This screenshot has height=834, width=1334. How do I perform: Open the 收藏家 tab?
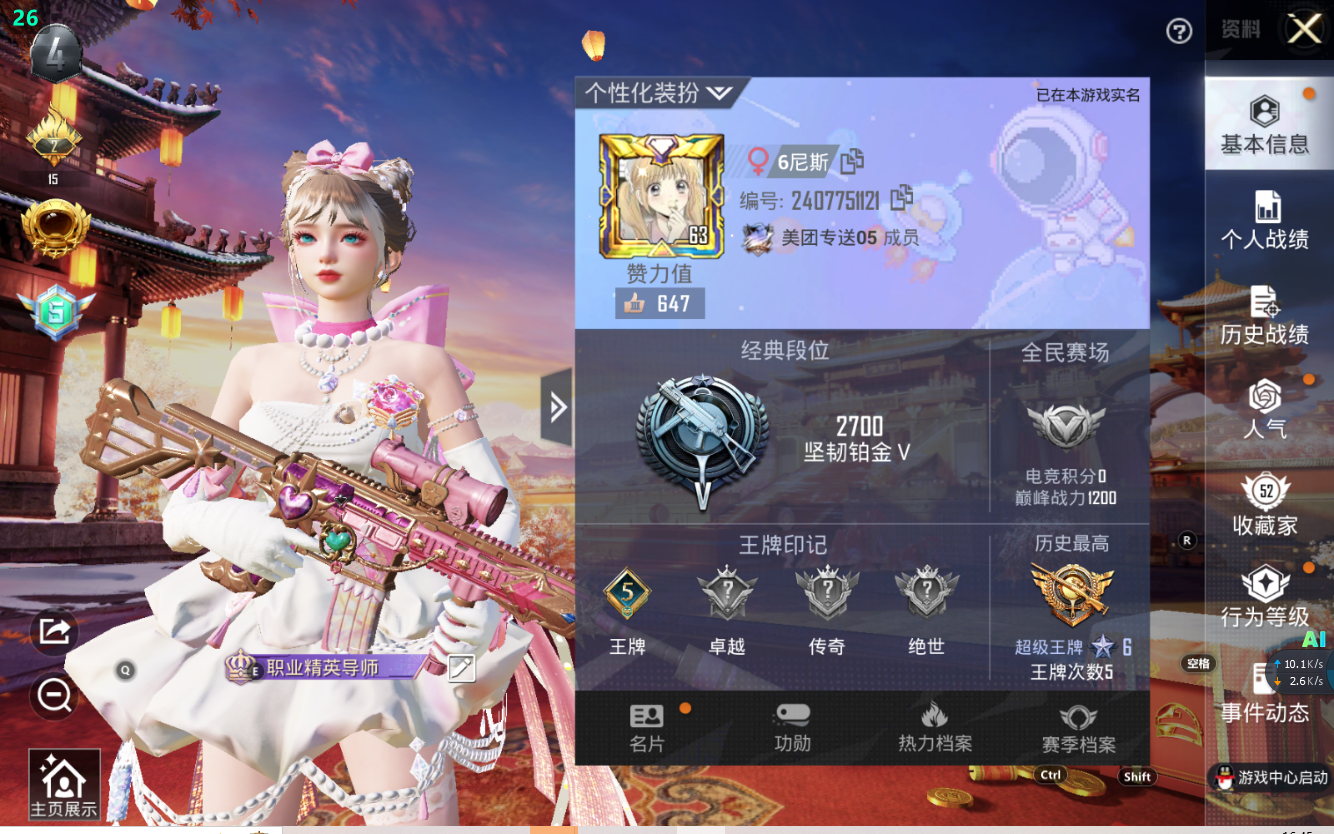pos(1265,505)
